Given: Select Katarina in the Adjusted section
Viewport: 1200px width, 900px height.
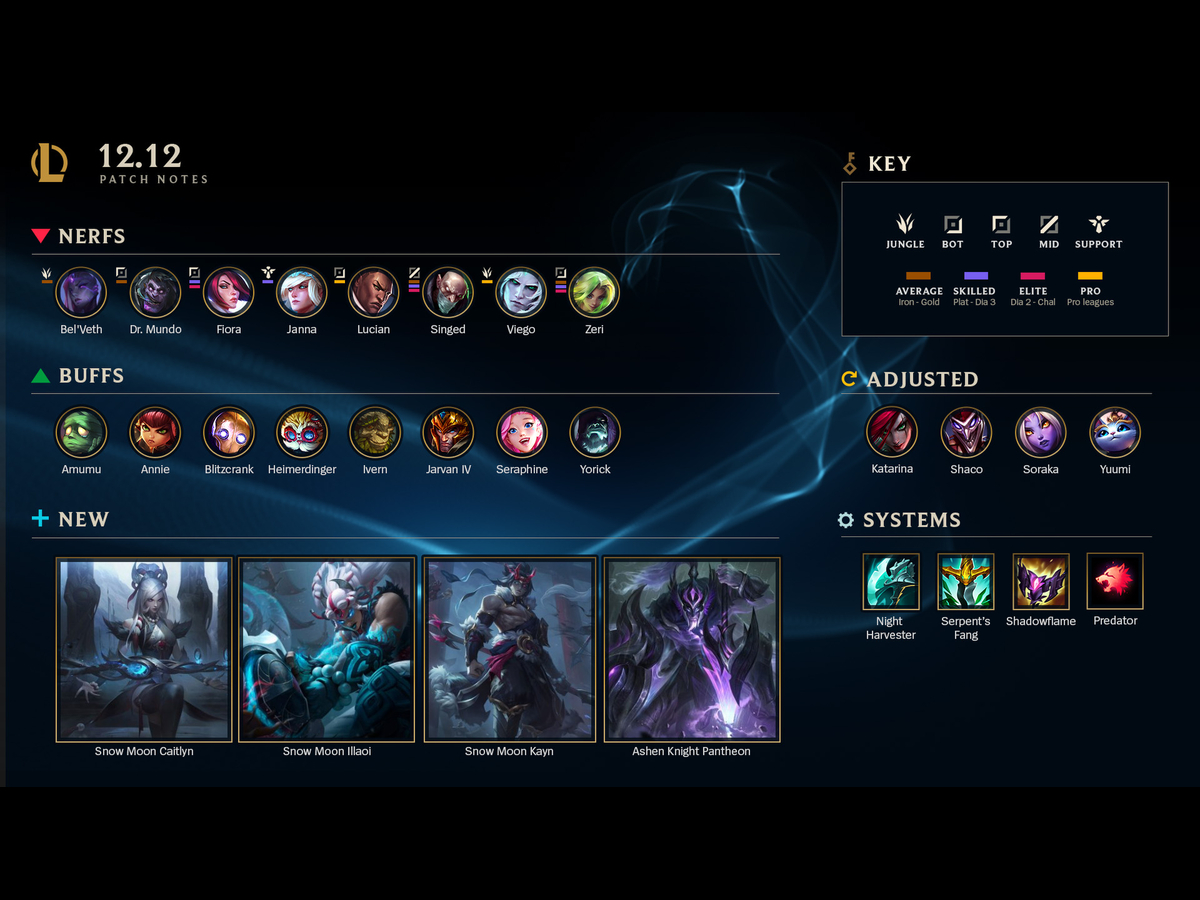Looking at the screenshot, I should 892,432.
